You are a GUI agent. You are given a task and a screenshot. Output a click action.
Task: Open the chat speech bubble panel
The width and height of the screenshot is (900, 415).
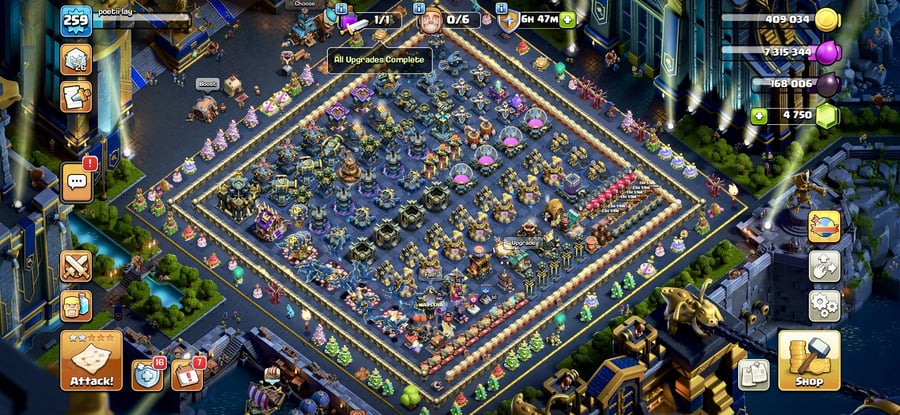[77, 182]
